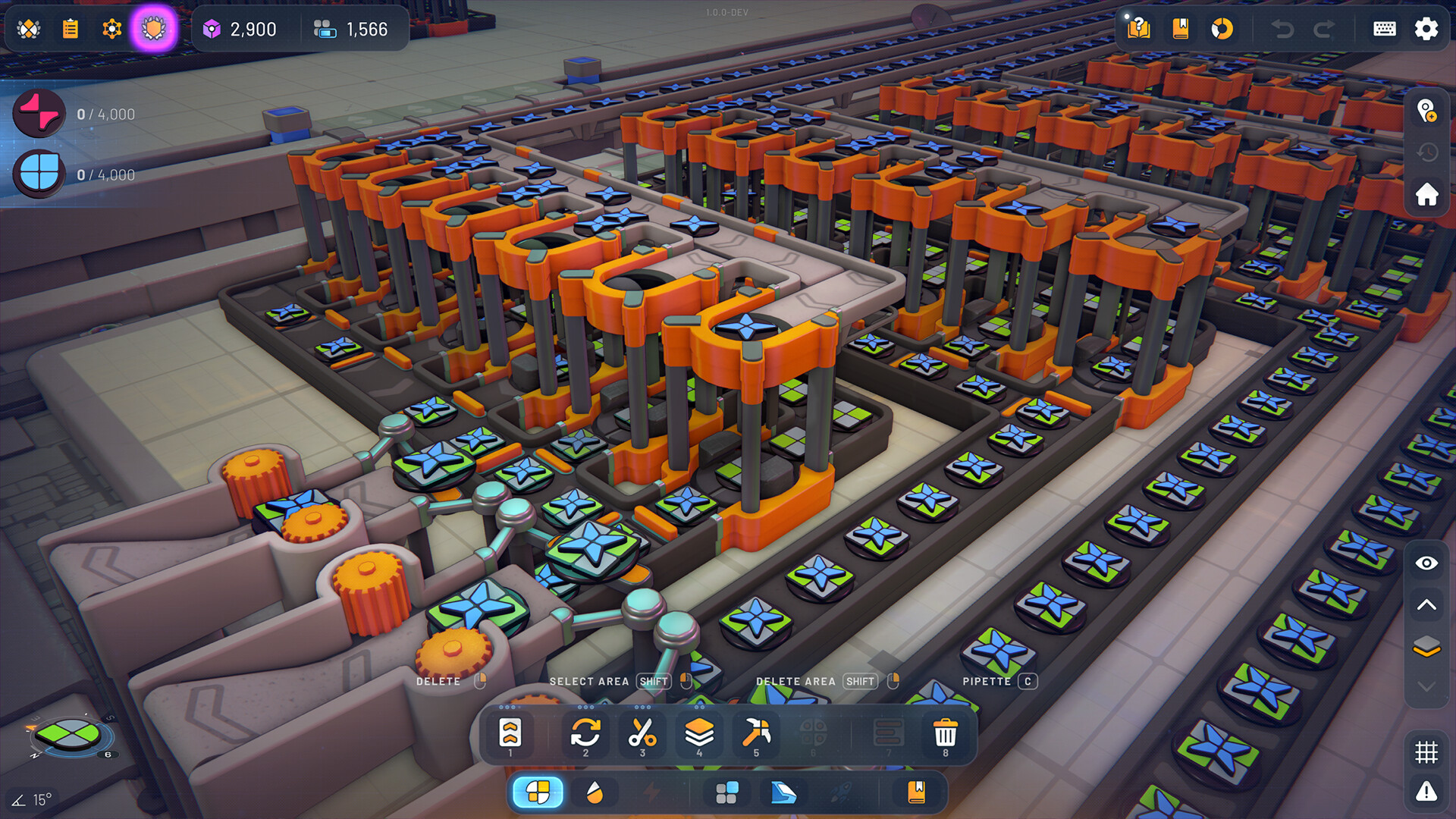
Task: Toggle the eye visibility button
Action: click(1426, 563)
